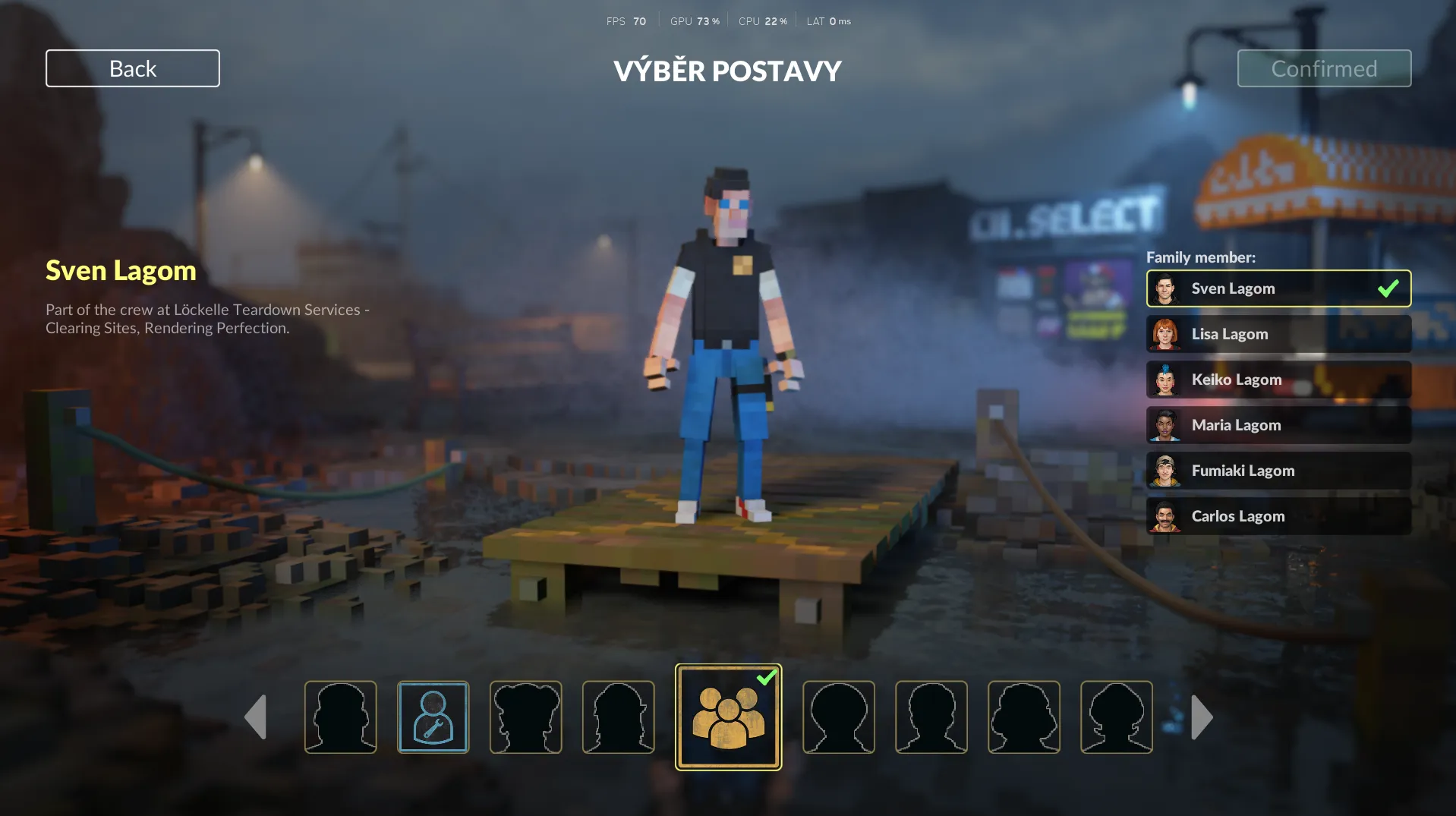Show next characters with right arrow
This screenshot has width=1456, height=816.
tap(1202, 717)
